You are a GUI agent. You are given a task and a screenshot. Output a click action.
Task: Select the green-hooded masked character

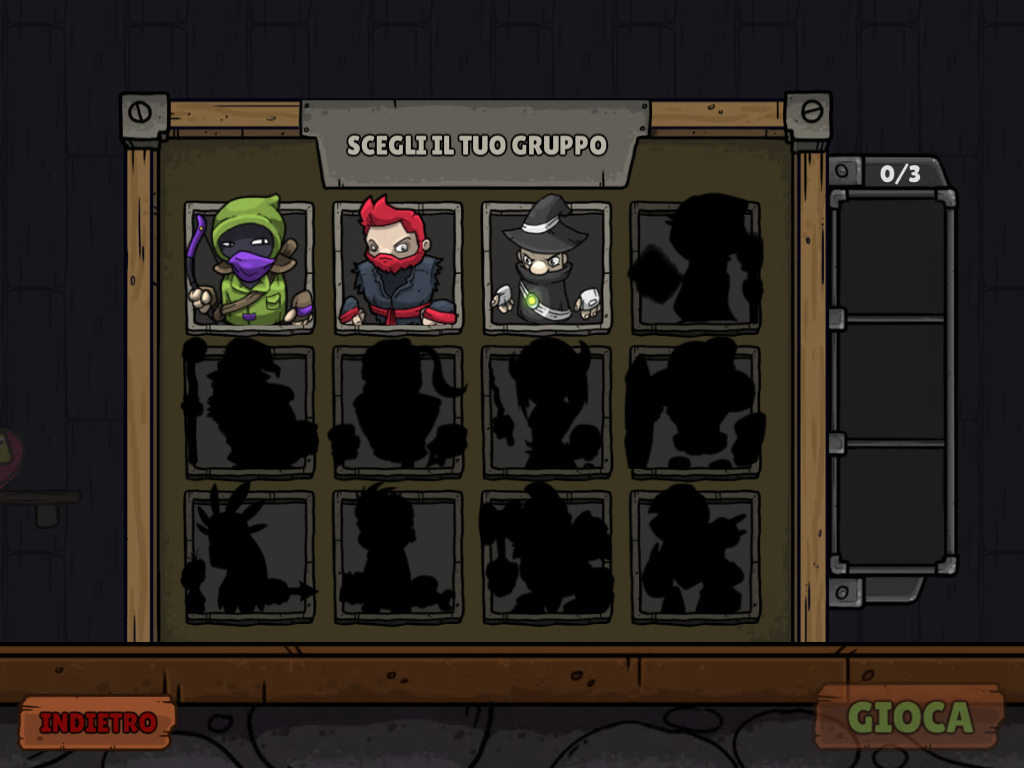point(249,266)
